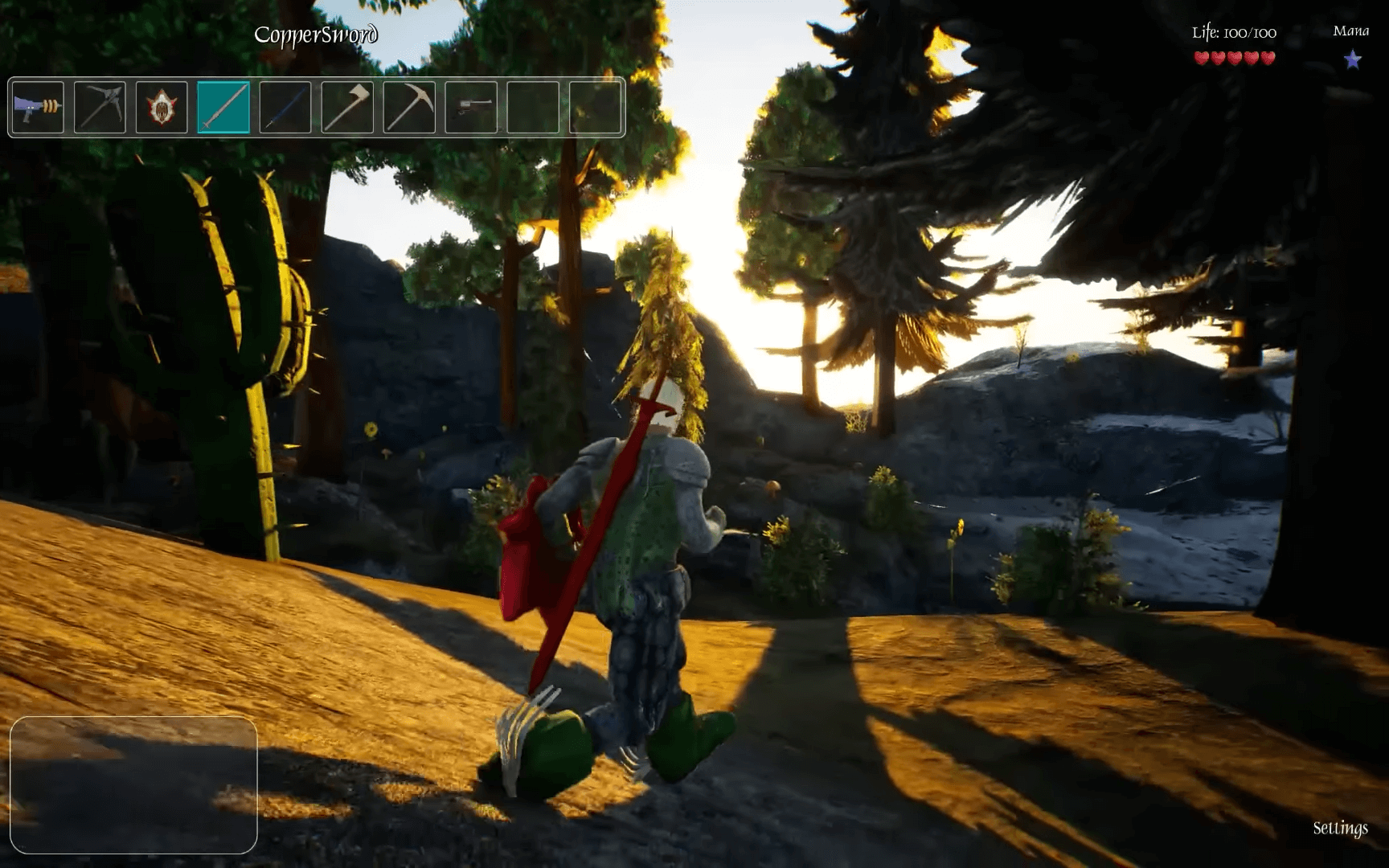
Task: Click the empty minimap panel
Action: pos(133,784)
